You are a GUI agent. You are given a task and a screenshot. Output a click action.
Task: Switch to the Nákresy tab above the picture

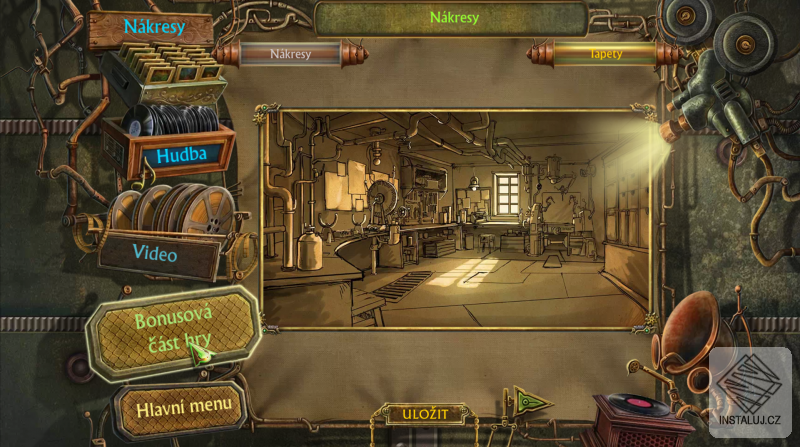click(x=291, y=53)
